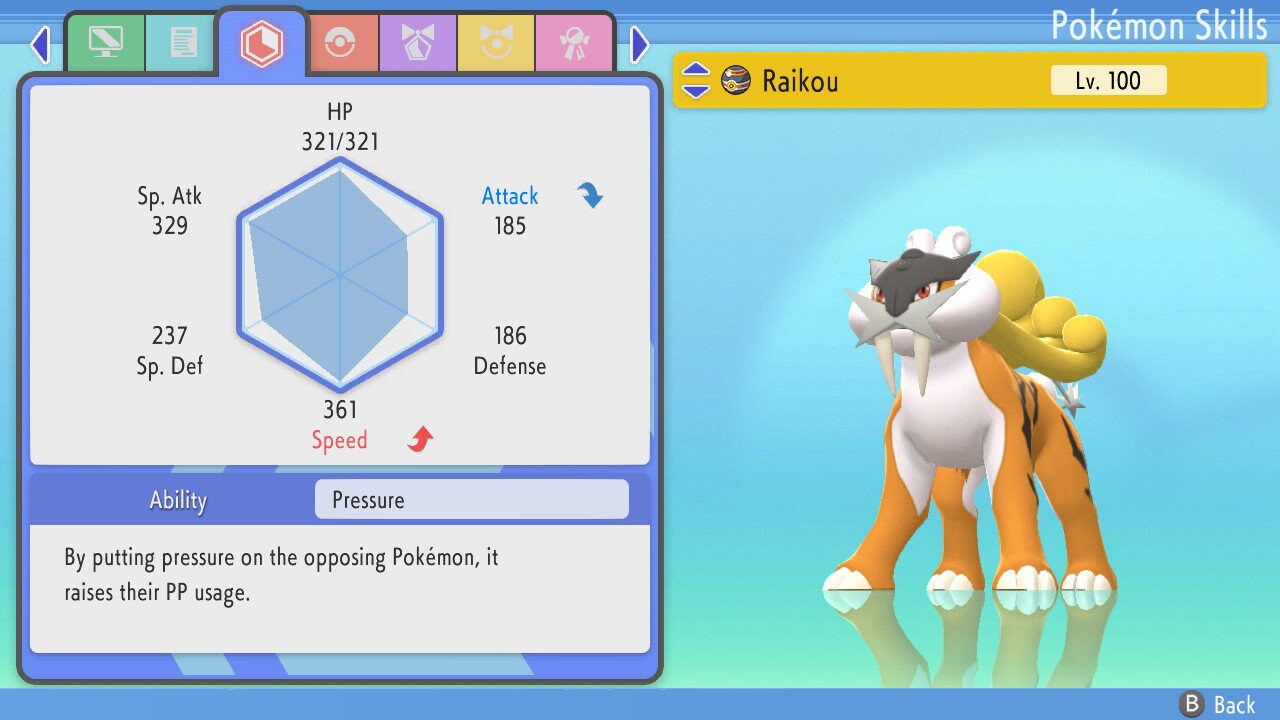Open the red Poké Ball moves tab
The image size is (1280, 720).
(340, 43)
